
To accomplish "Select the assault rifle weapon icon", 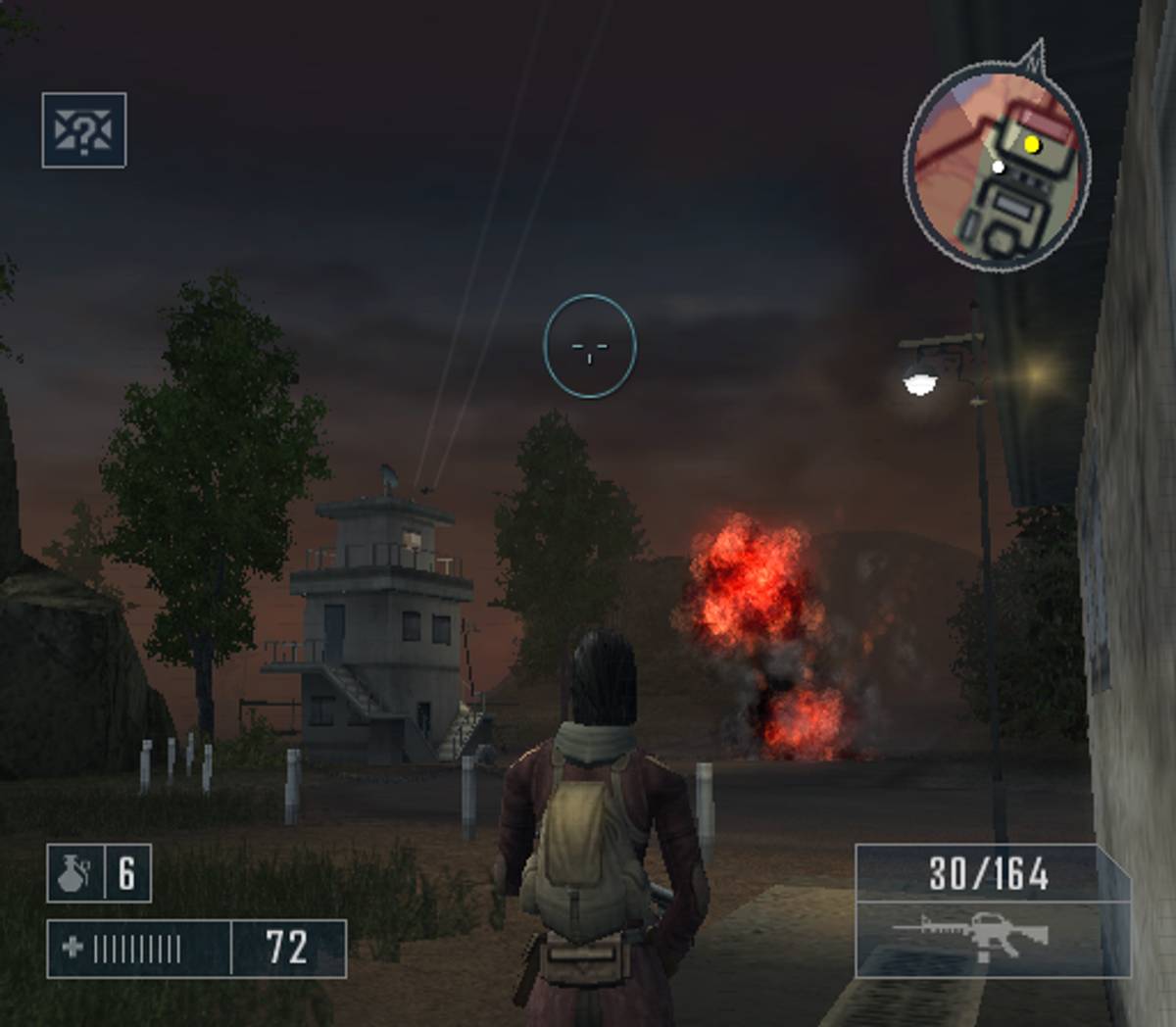I will pos(971,936).
